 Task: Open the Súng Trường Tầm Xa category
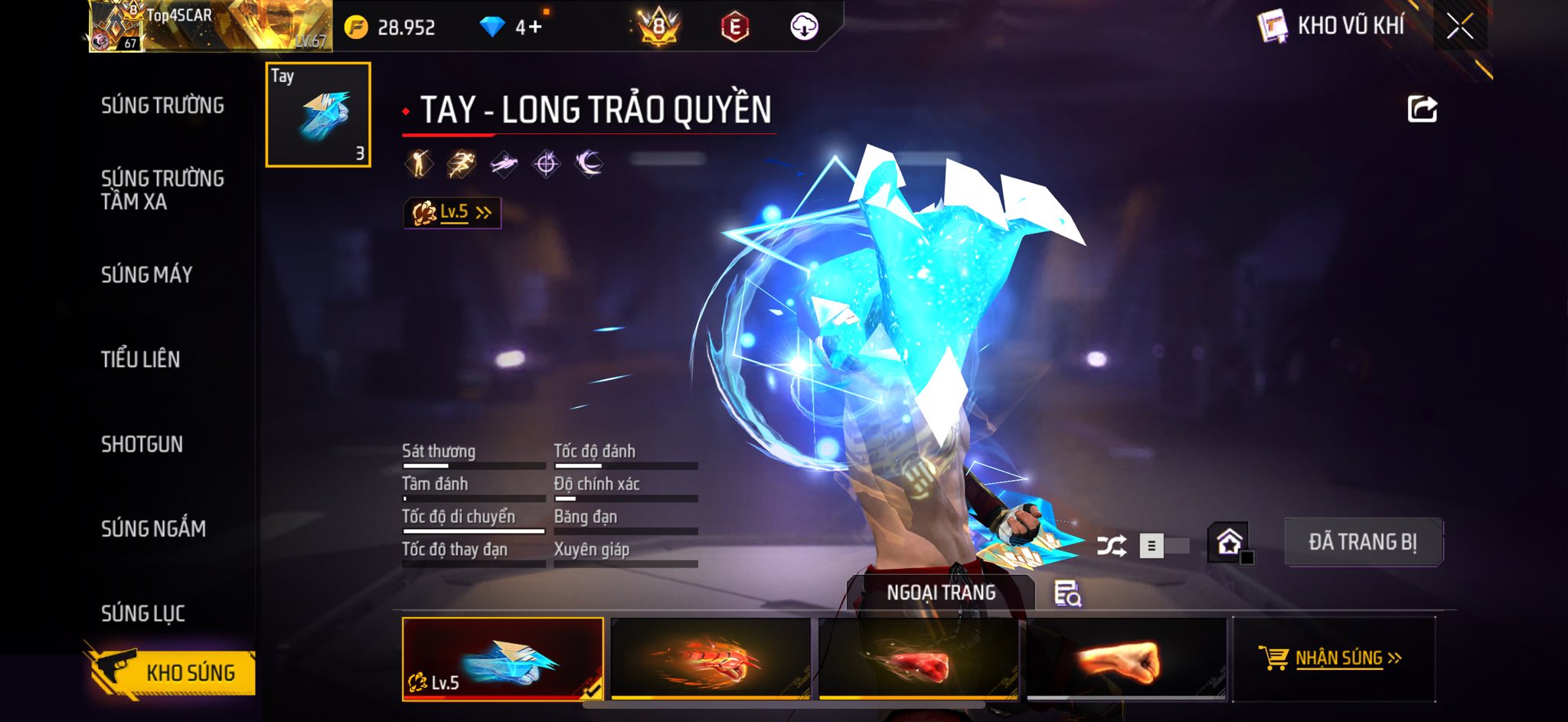pyautogui.click(x=162, y=190)
